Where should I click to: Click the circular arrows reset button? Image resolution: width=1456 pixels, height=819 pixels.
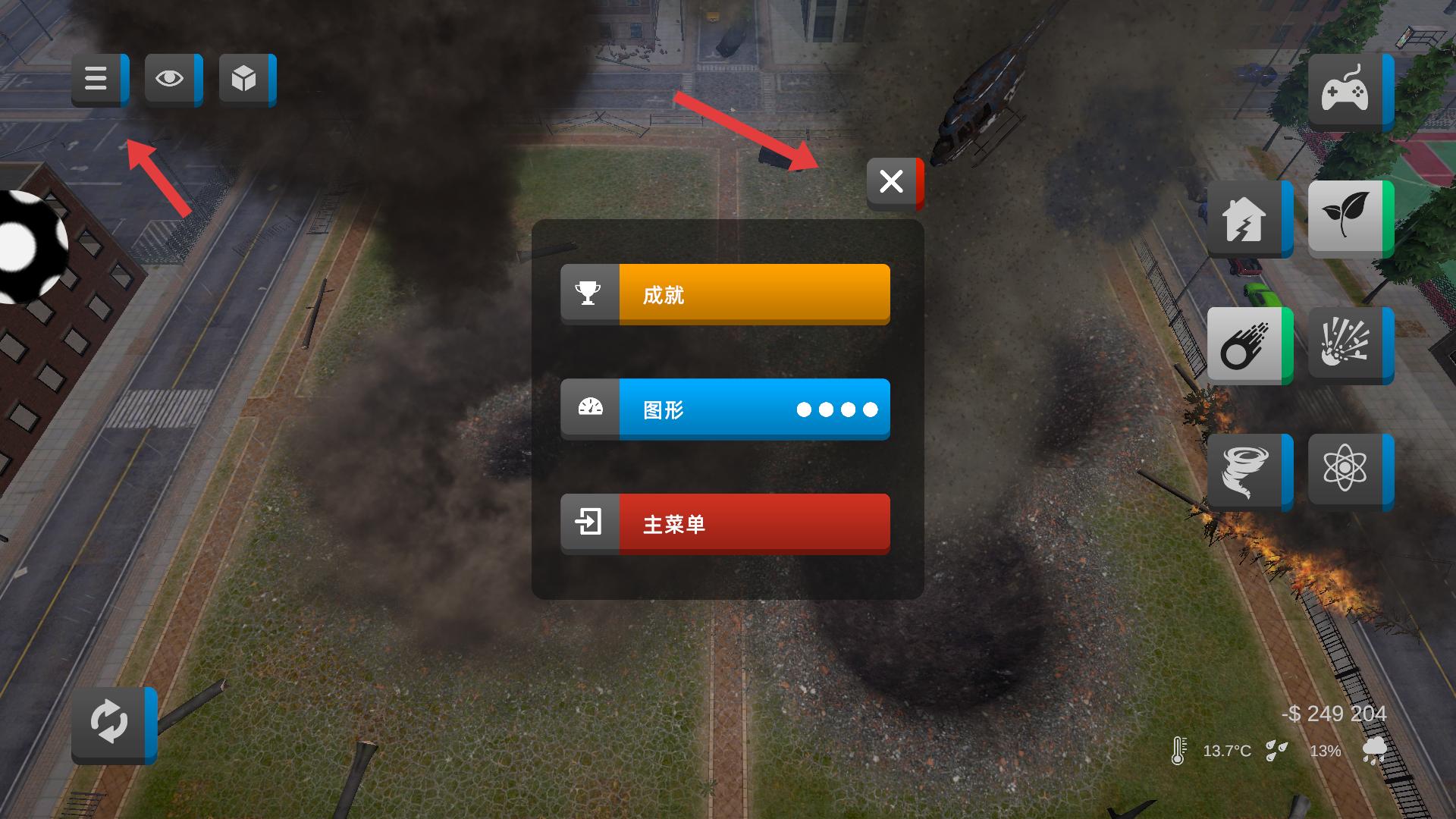(x=111, y=723)
